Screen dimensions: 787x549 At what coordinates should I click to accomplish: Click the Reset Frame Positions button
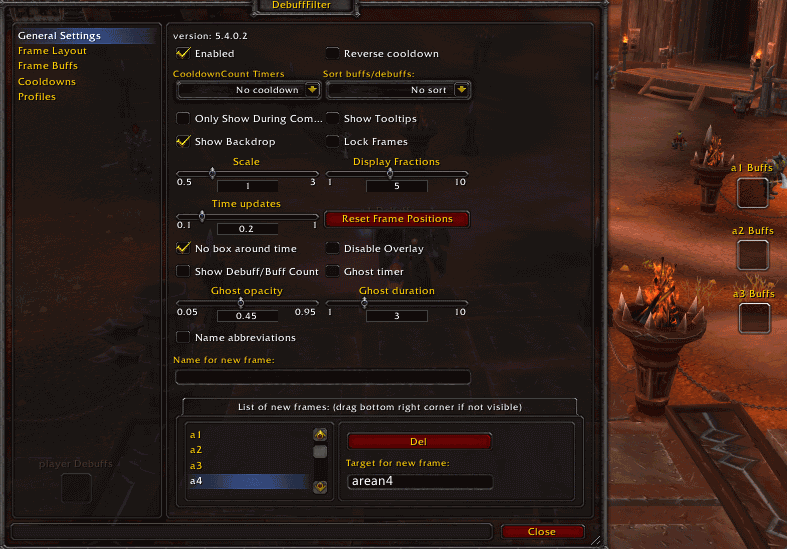[x=397, y=219]
